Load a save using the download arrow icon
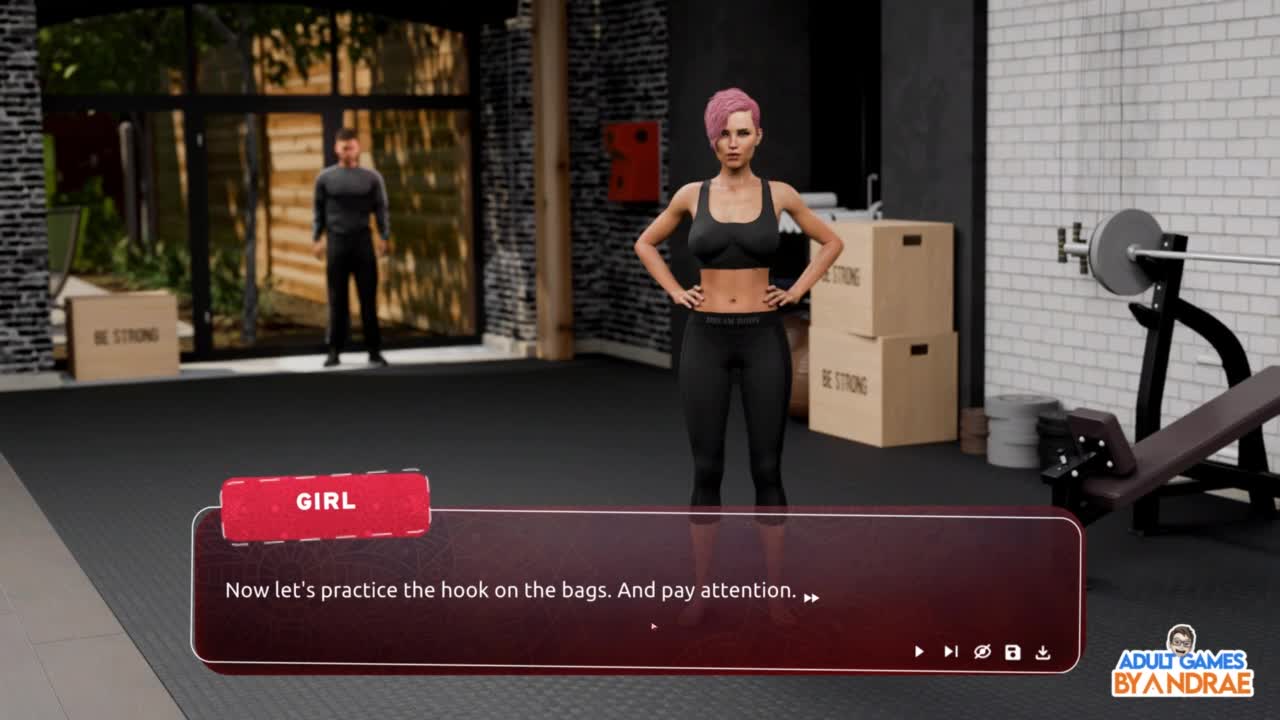 pos(1043,652)
